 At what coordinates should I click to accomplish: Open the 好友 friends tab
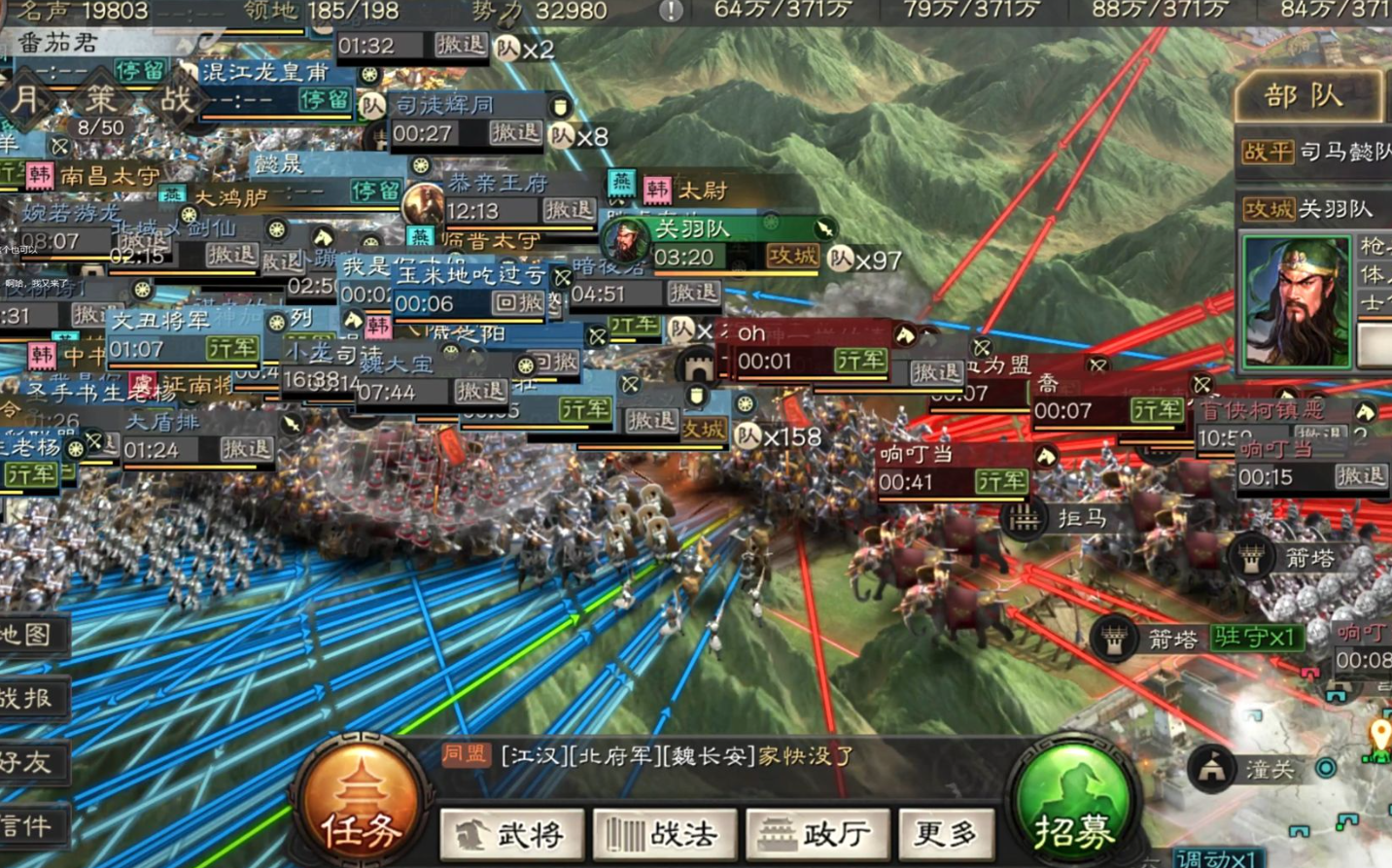coord(27,762)
